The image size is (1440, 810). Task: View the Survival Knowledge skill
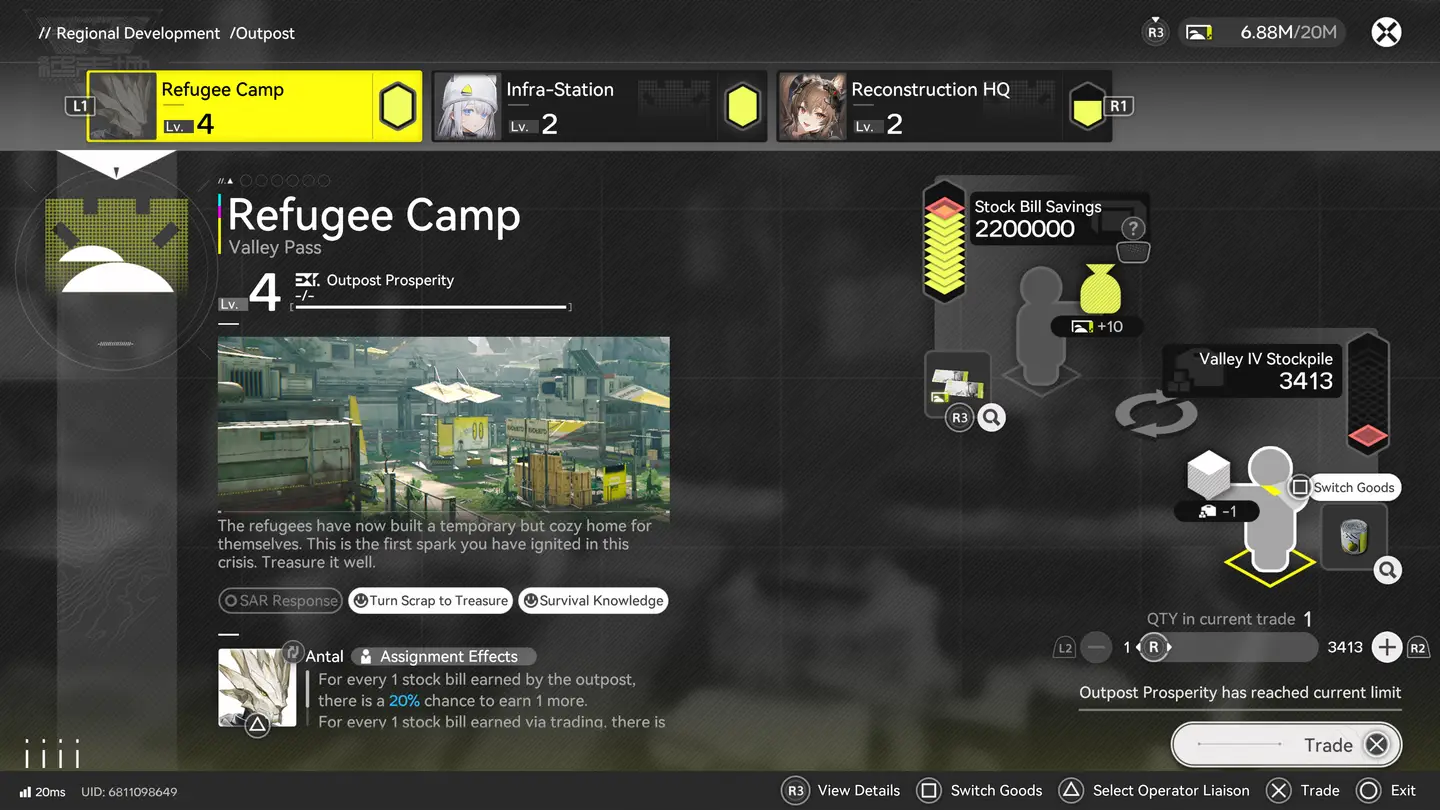[x=593, y=601]
